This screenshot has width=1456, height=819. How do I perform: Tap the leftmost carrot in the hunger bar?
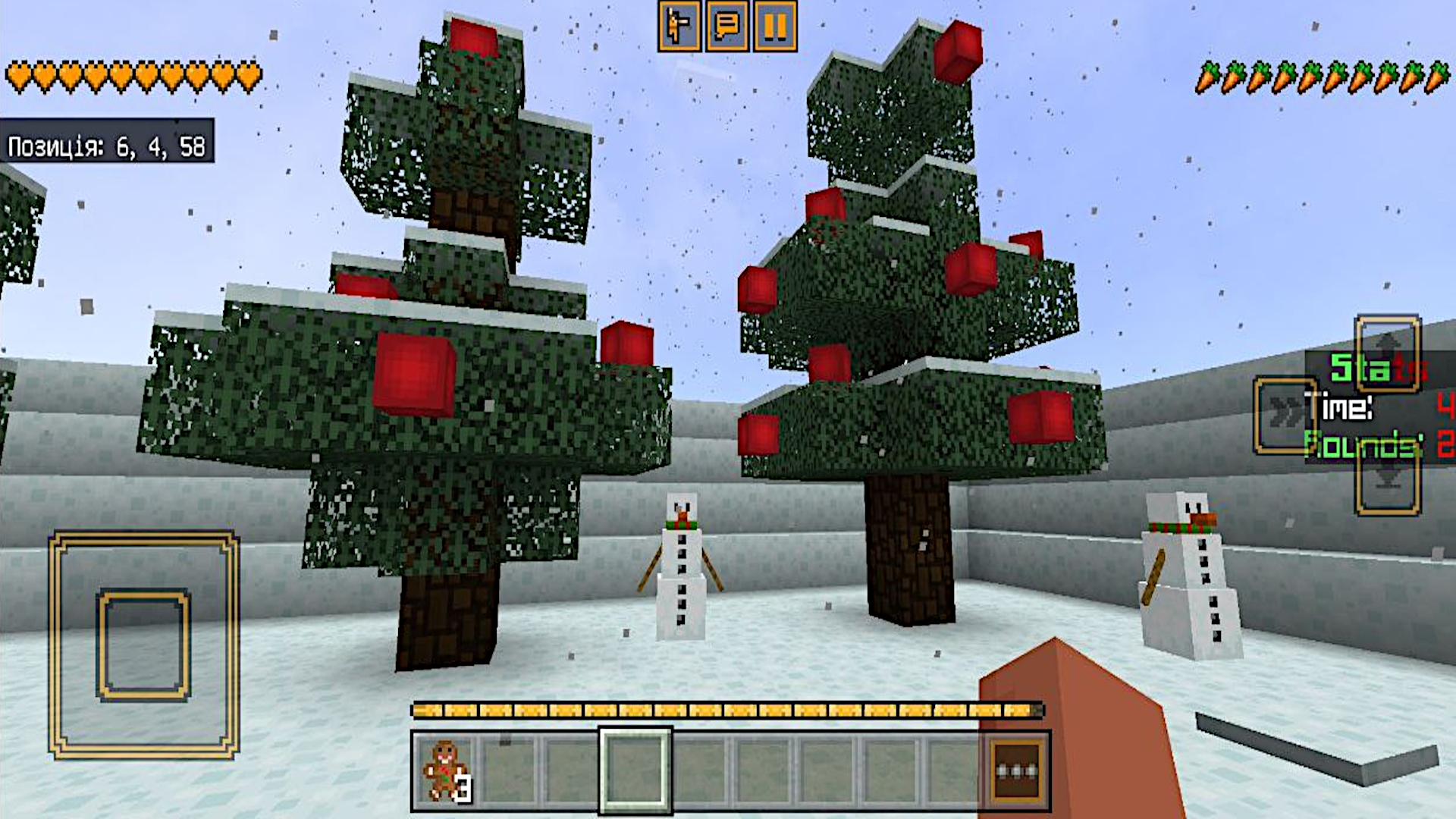click(1208, 75)
